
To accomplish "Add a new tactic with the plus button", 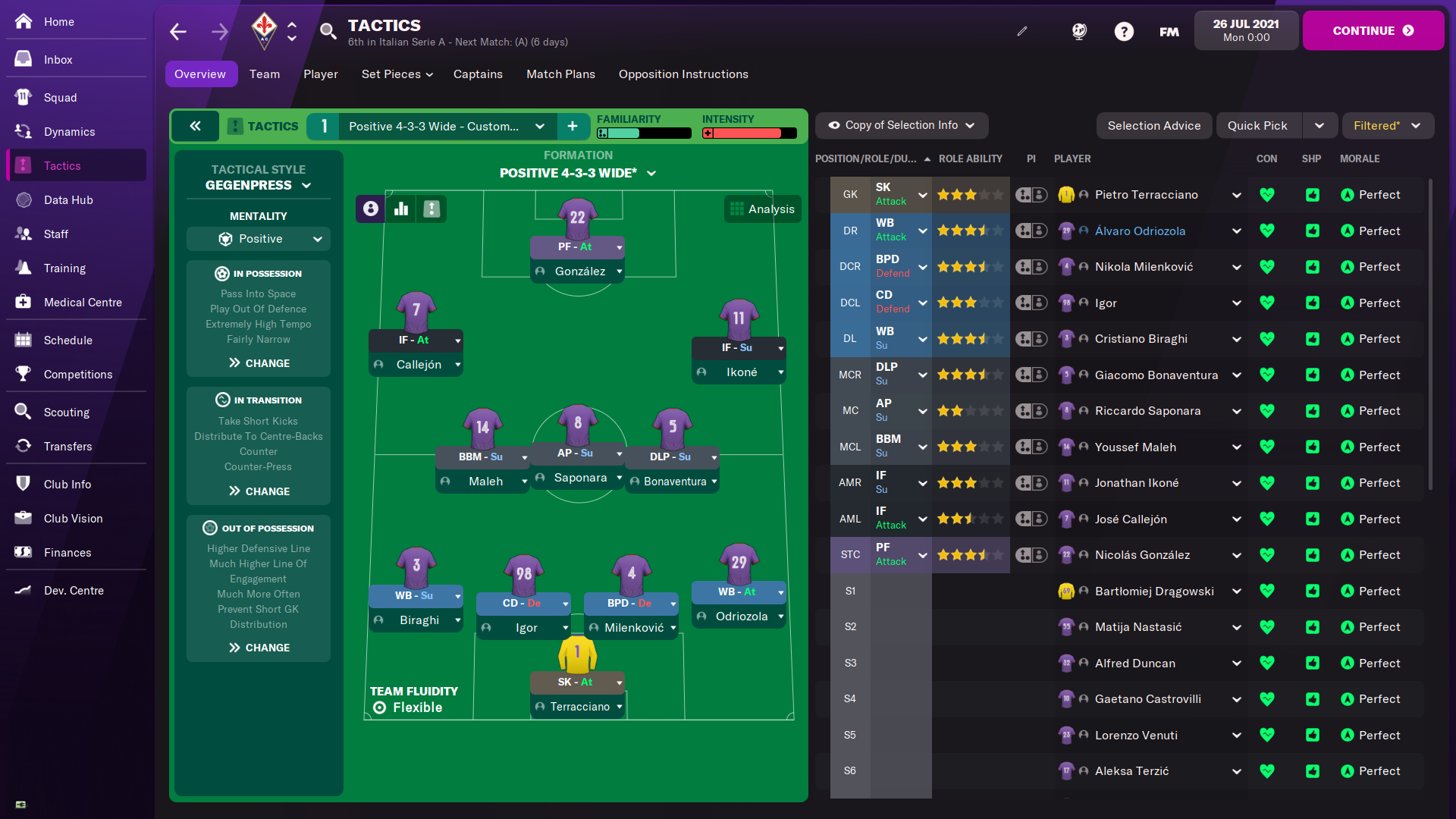I will 573,127.
